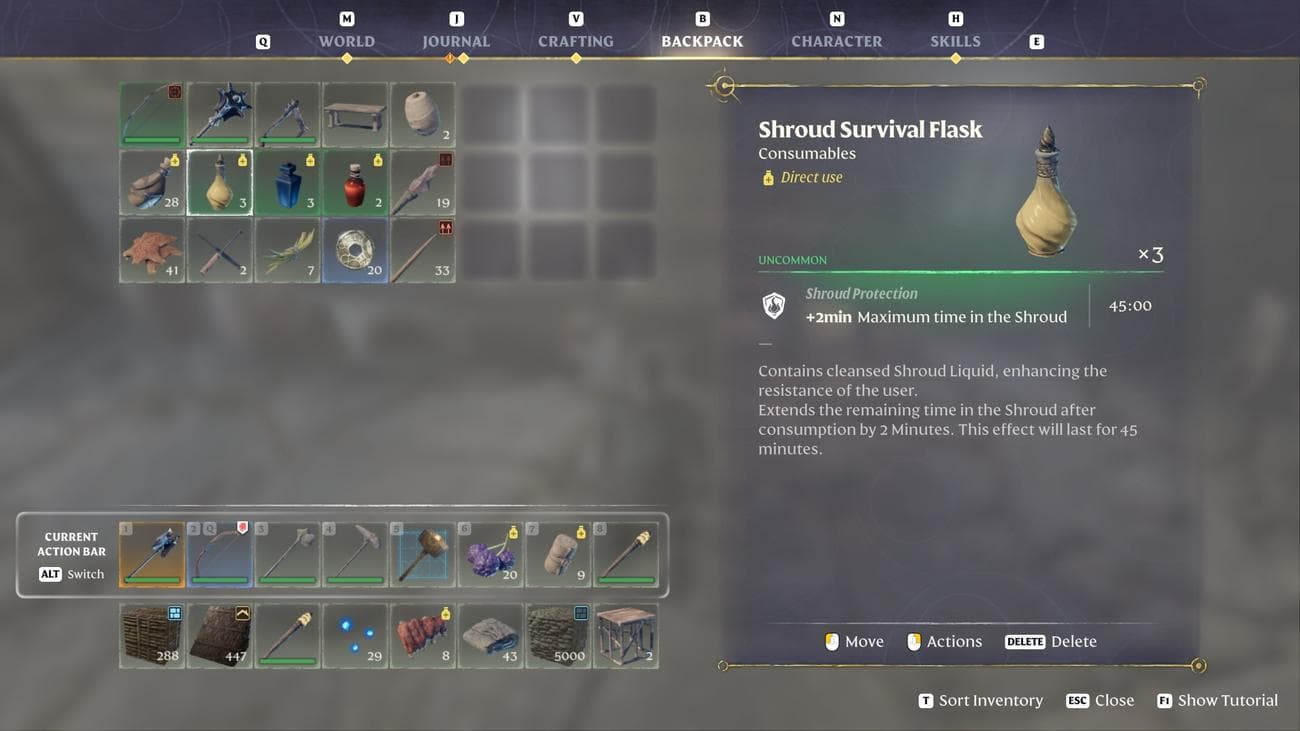The width and height of the screenshot is (1300, 731).
Task: Switch to the World tab
Action: tap(346, 41)
